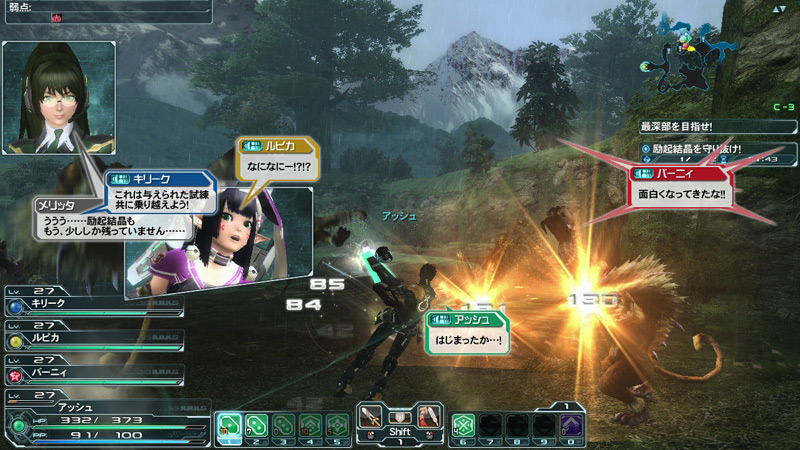Select the left weapon action icon
The width and height of the screenshot is (800, 450).
374,413
